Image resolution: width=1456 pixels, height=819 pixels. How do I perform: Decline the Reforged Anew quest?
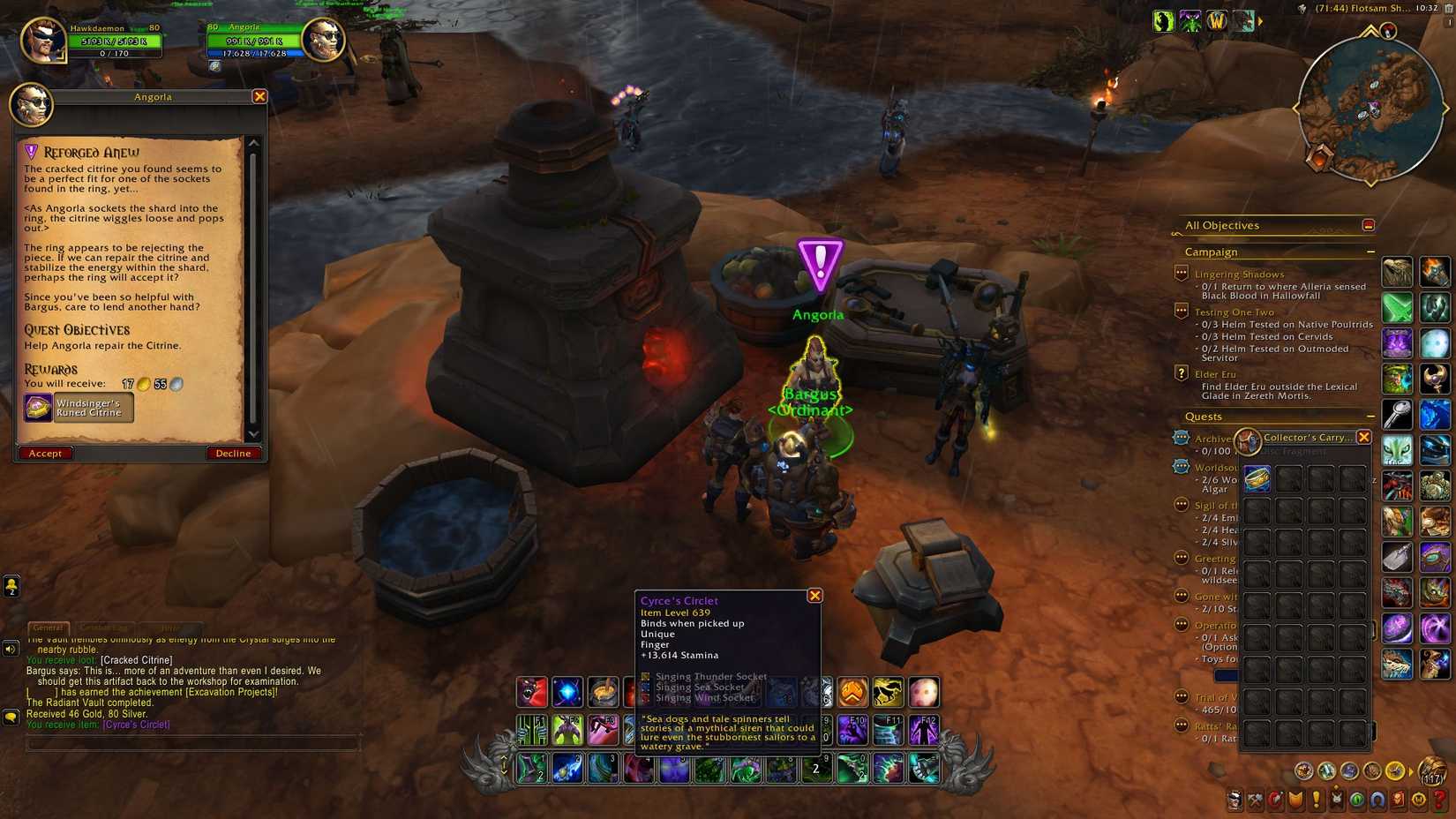(232, 453)
